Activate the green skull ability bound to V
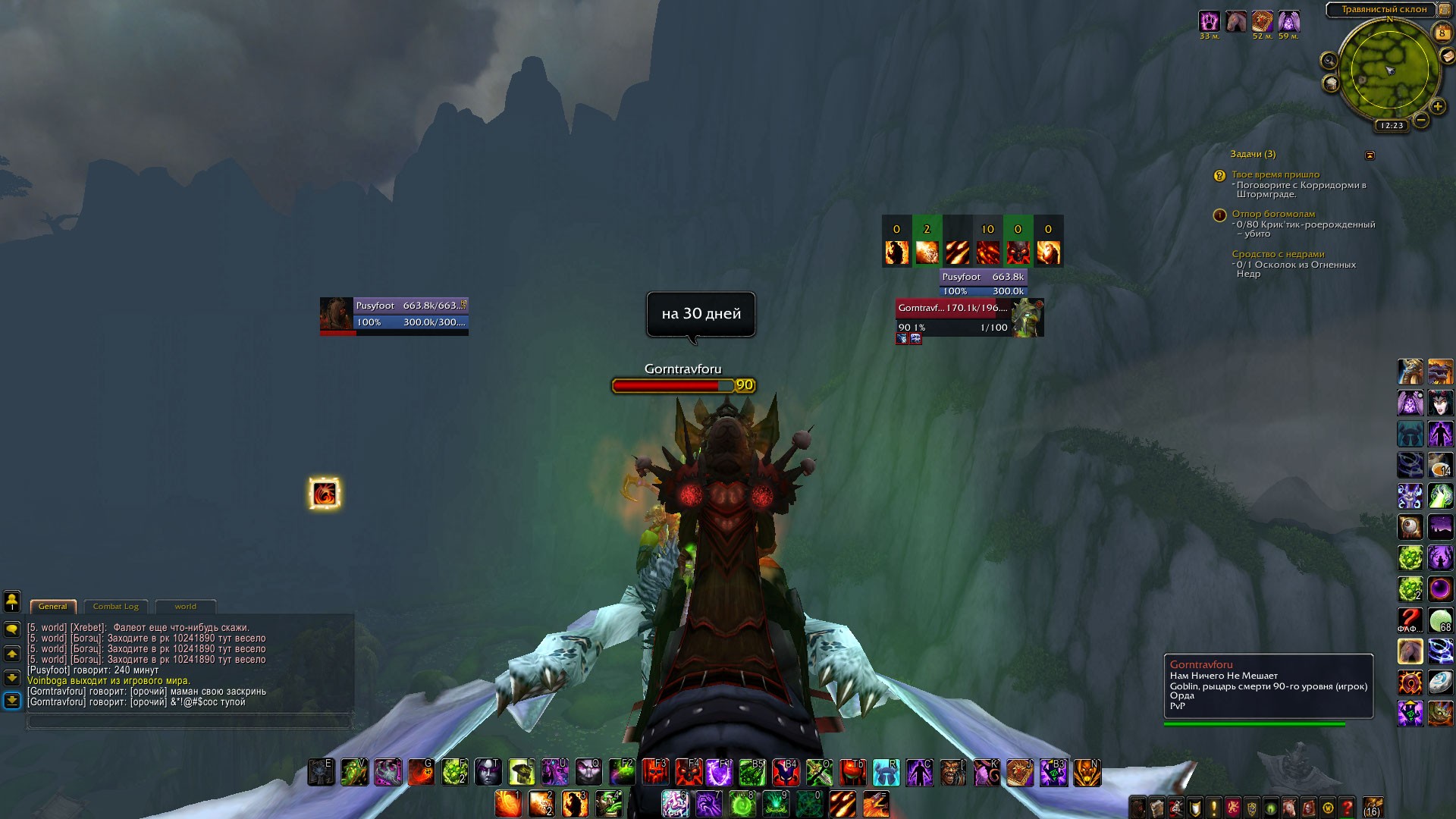The height and width of the screenshot is (819, 1456). tap(354, 772)
